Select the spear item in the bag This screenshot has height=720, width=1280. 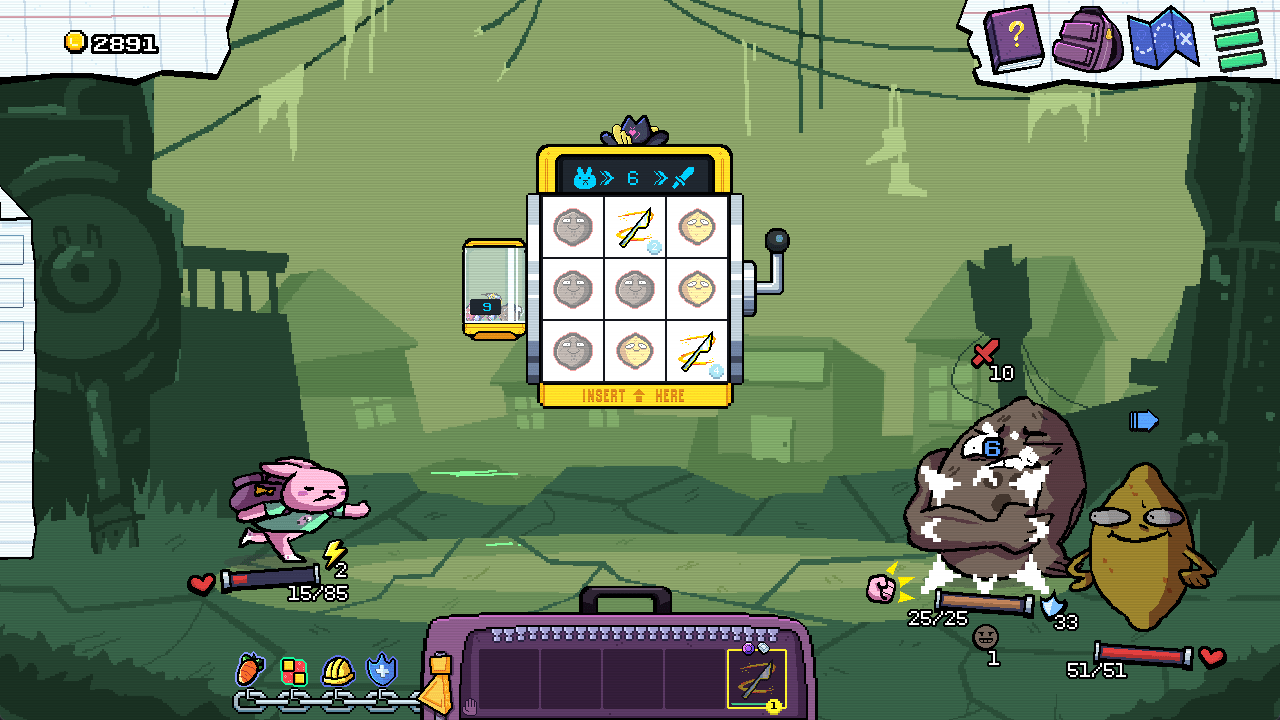click(x=756, y=678)
